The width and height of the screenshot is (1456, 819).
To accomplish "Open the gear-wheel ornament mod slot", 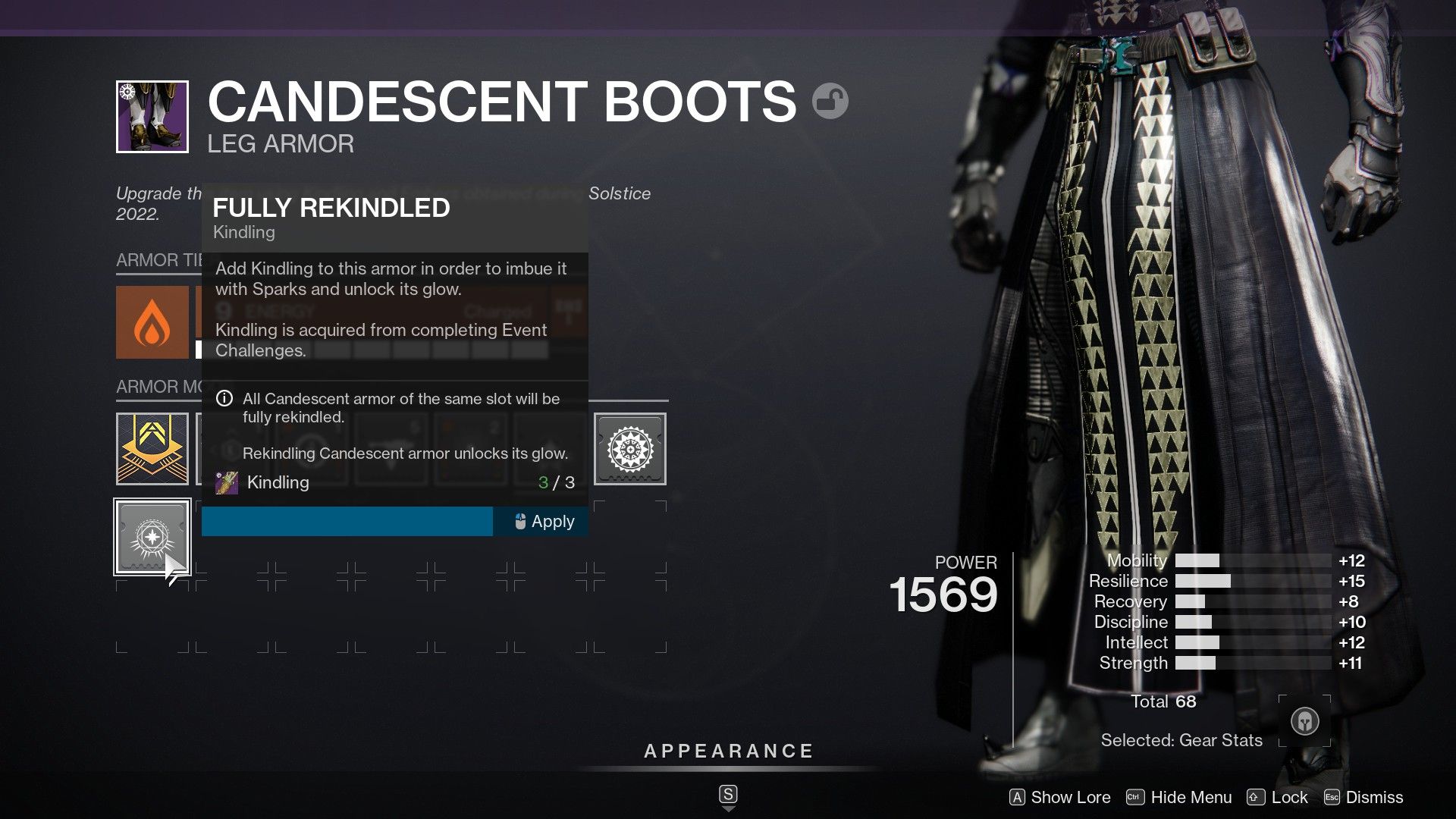I will tap(630, 448).
